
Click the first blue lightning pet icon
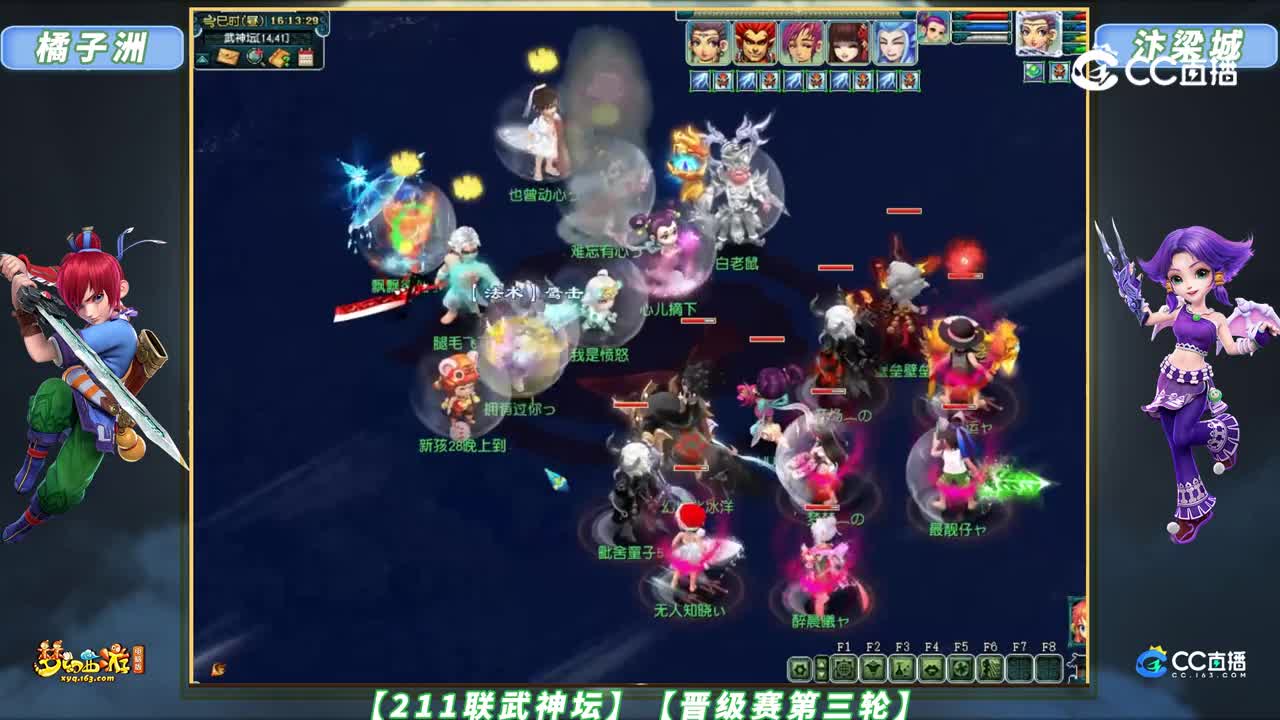tap(699, 78)
